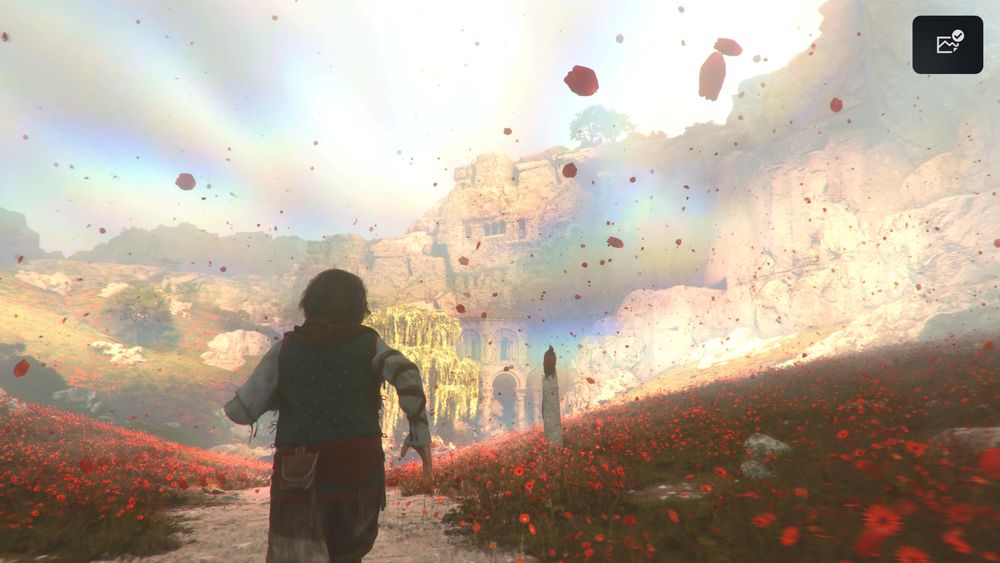1000x563 pixels.
Task: Open the screenshot captured notification icon
Action: [947, 44]
